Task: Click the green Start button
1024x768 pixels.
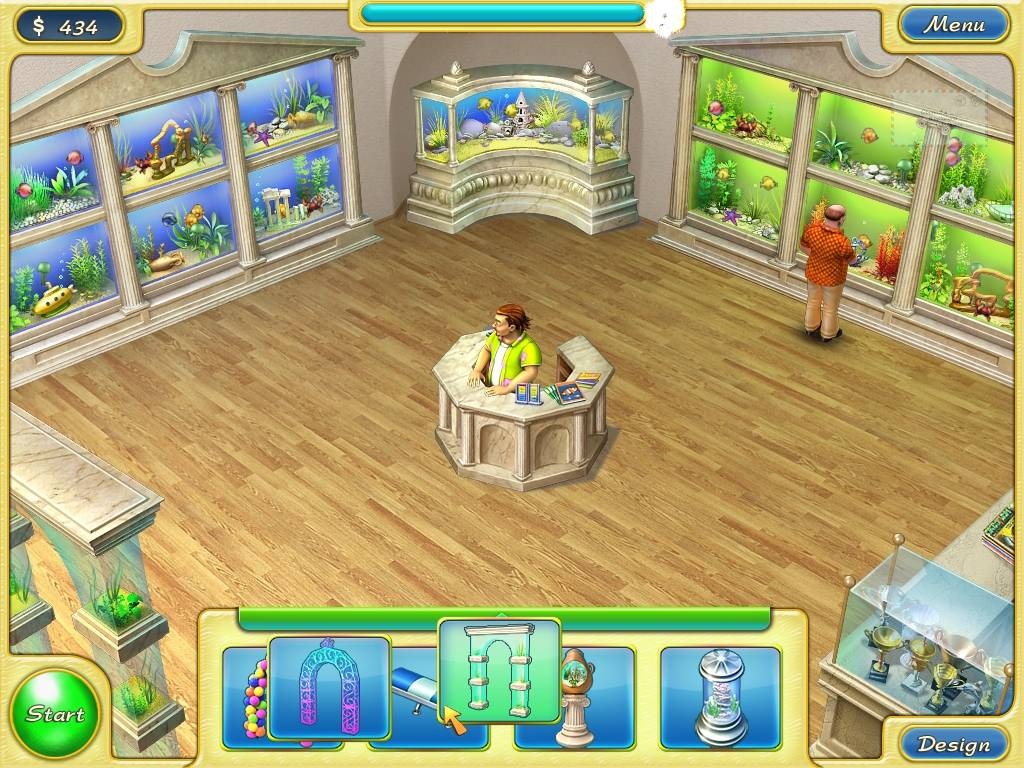Action: click(x=55, y=714)
